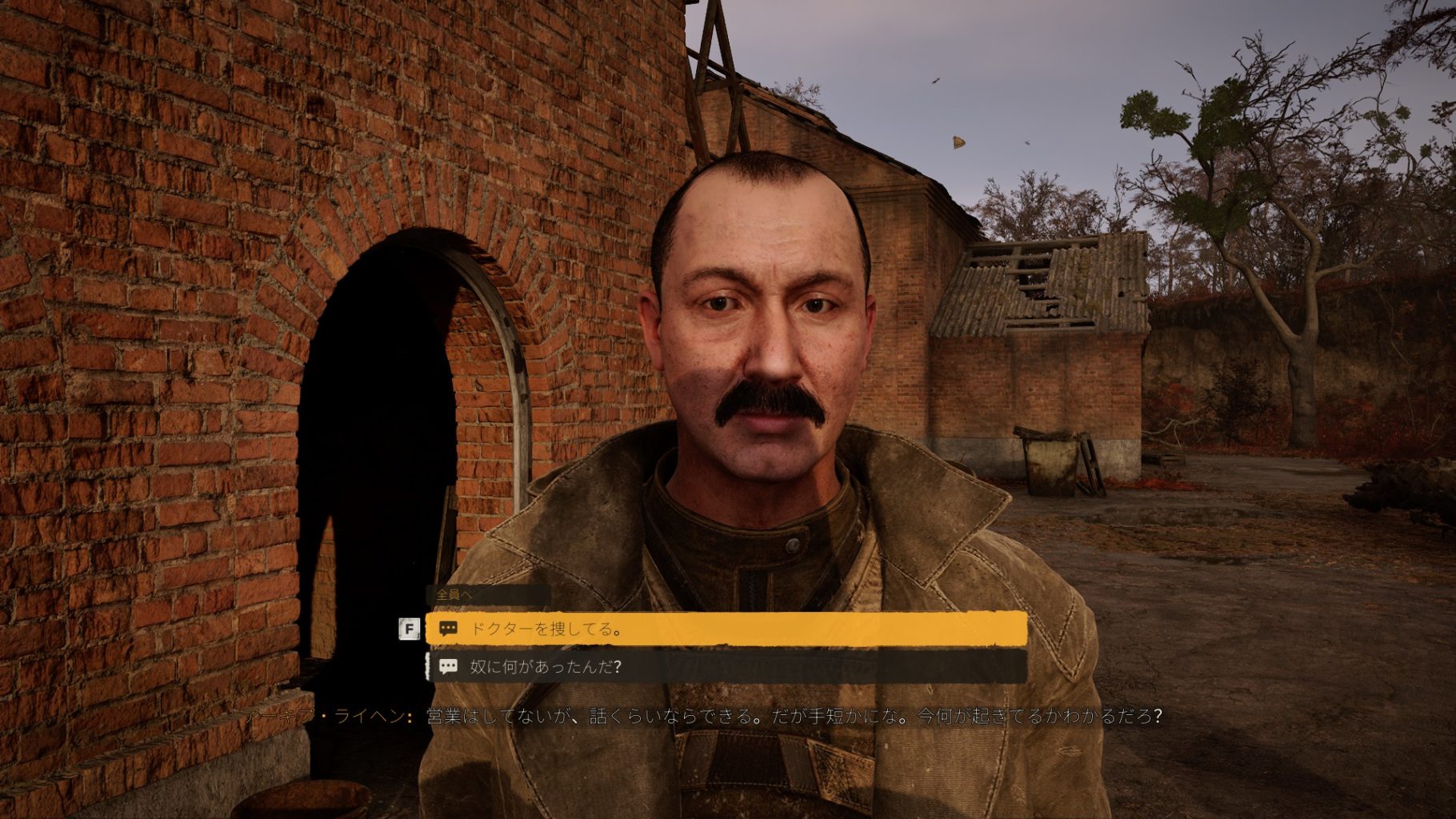Select the reply "奴に何があったんだ?"
Image resolution: width=1456 pixels, height=819 pixels.
point(725,666)
